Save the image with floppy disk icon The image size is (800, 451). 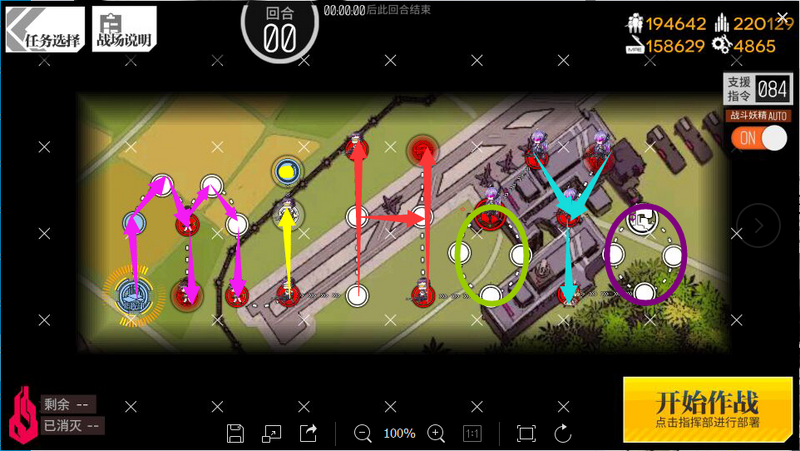(x=236, y=433)
